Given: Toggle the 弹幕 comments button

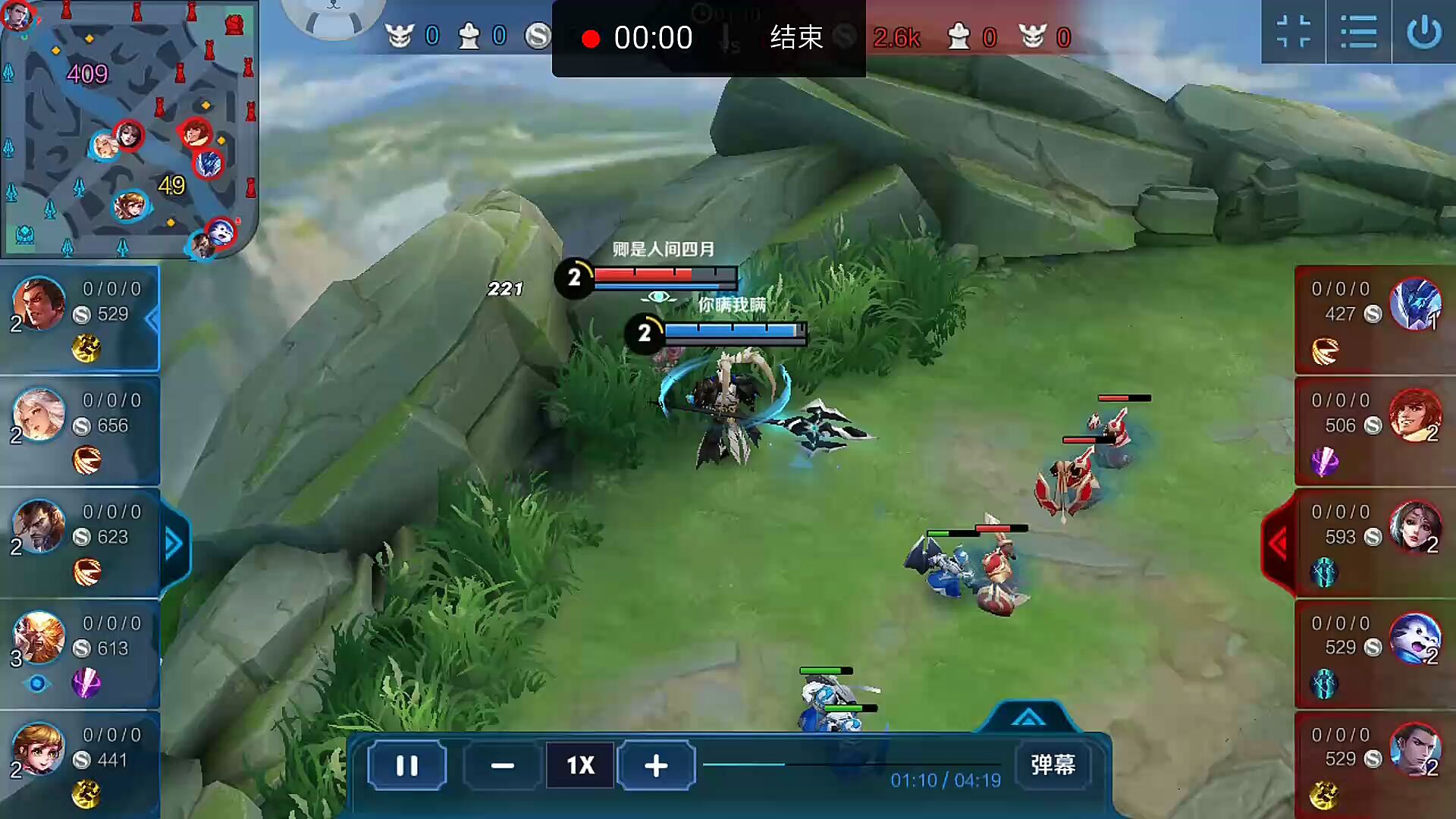Looking at the screenshot, I should (1053, 764).
